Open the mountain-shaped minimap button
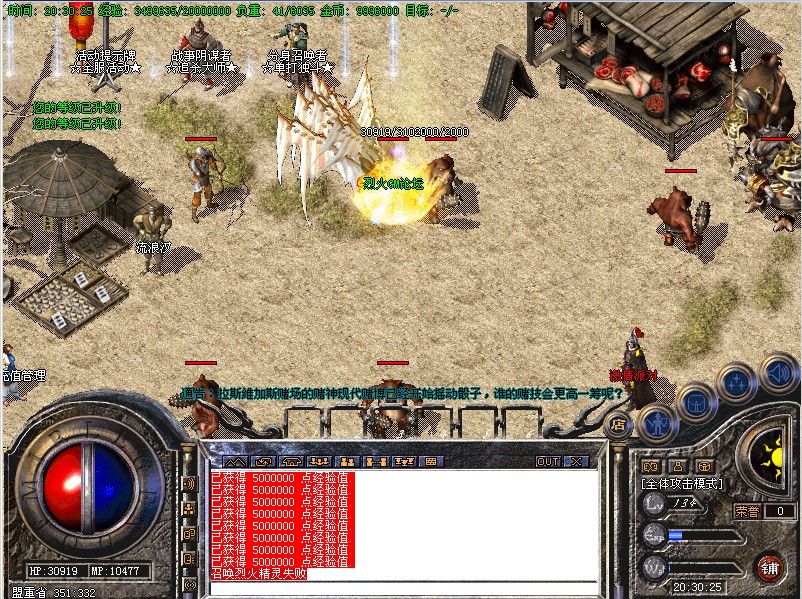 tap(235, 462)
